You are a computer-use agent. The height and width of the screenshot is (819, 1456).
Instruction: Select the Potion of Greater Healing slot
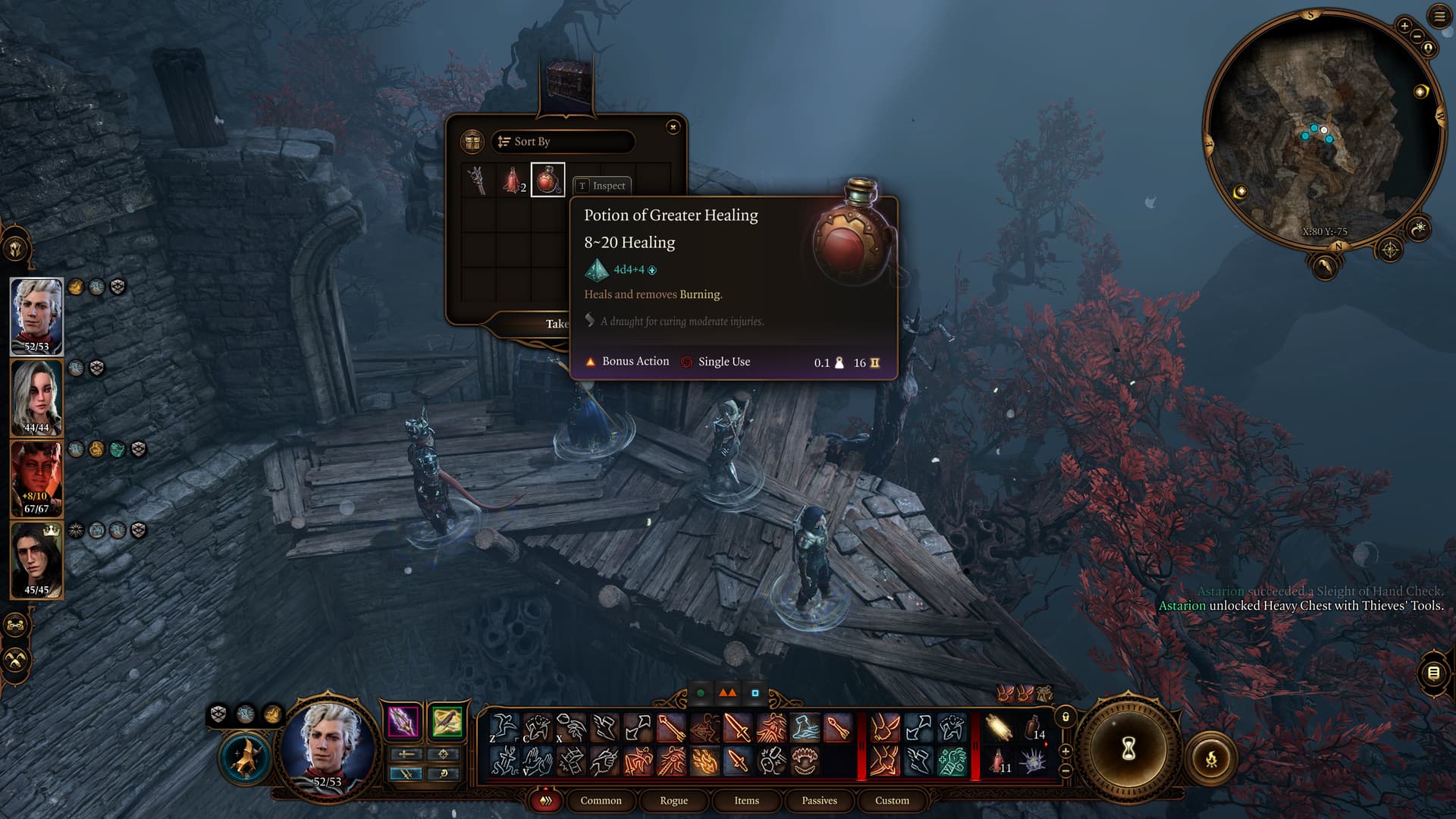(548, 180)
